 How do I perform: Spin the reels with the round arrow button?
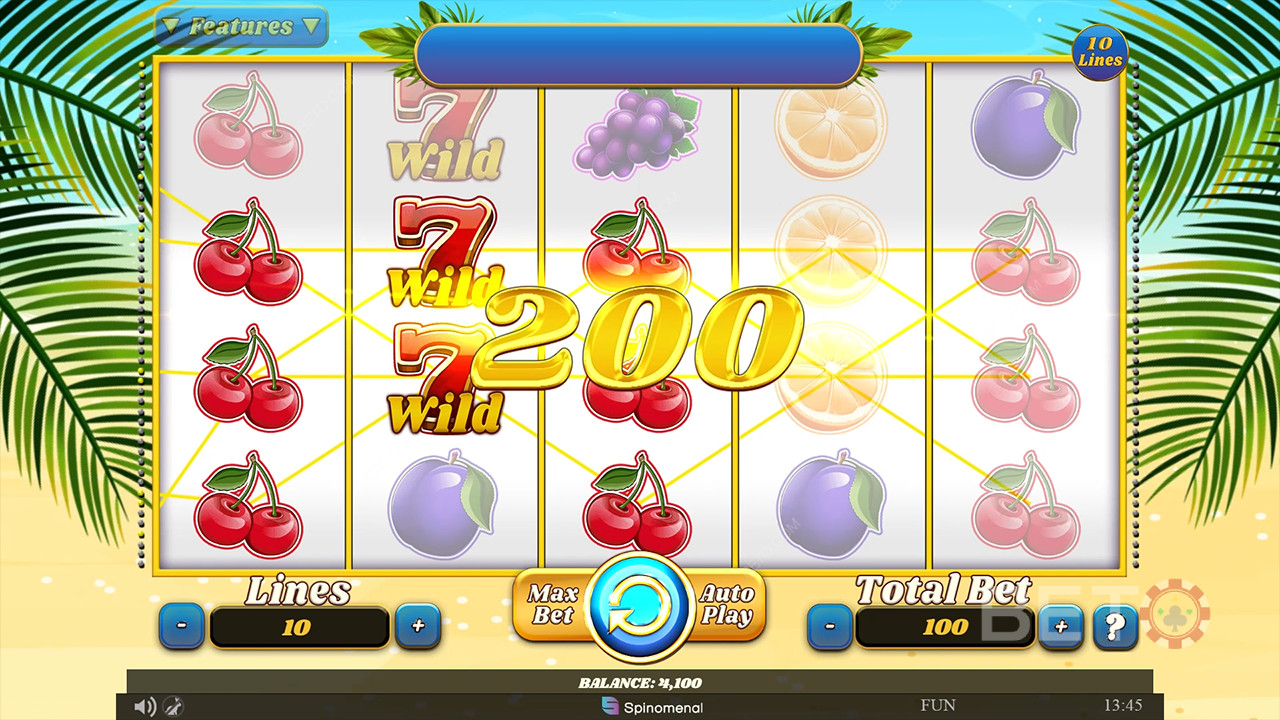coord(640,607)
